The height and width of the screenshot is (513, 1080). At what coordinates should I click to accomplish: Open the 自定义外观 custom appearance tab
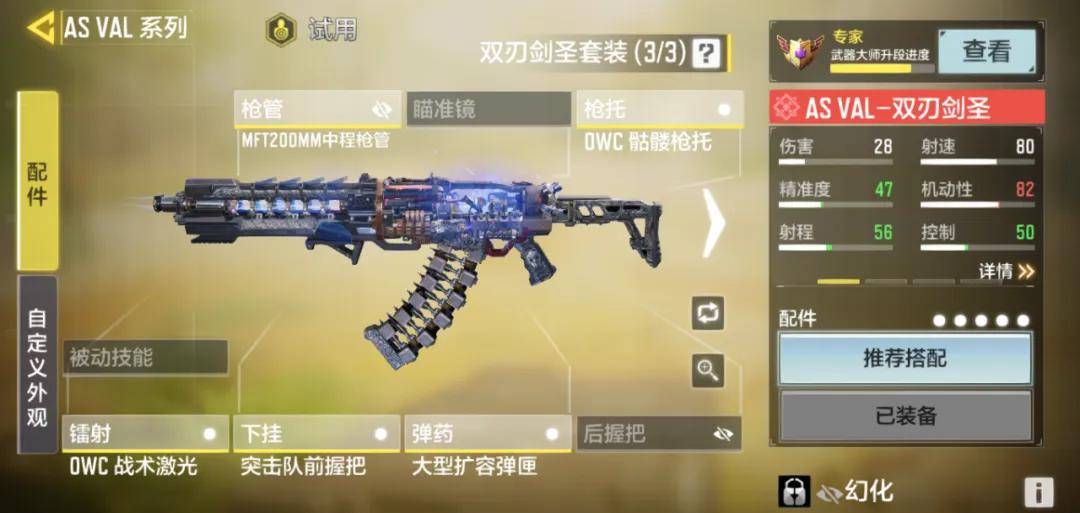click(38, 367)
